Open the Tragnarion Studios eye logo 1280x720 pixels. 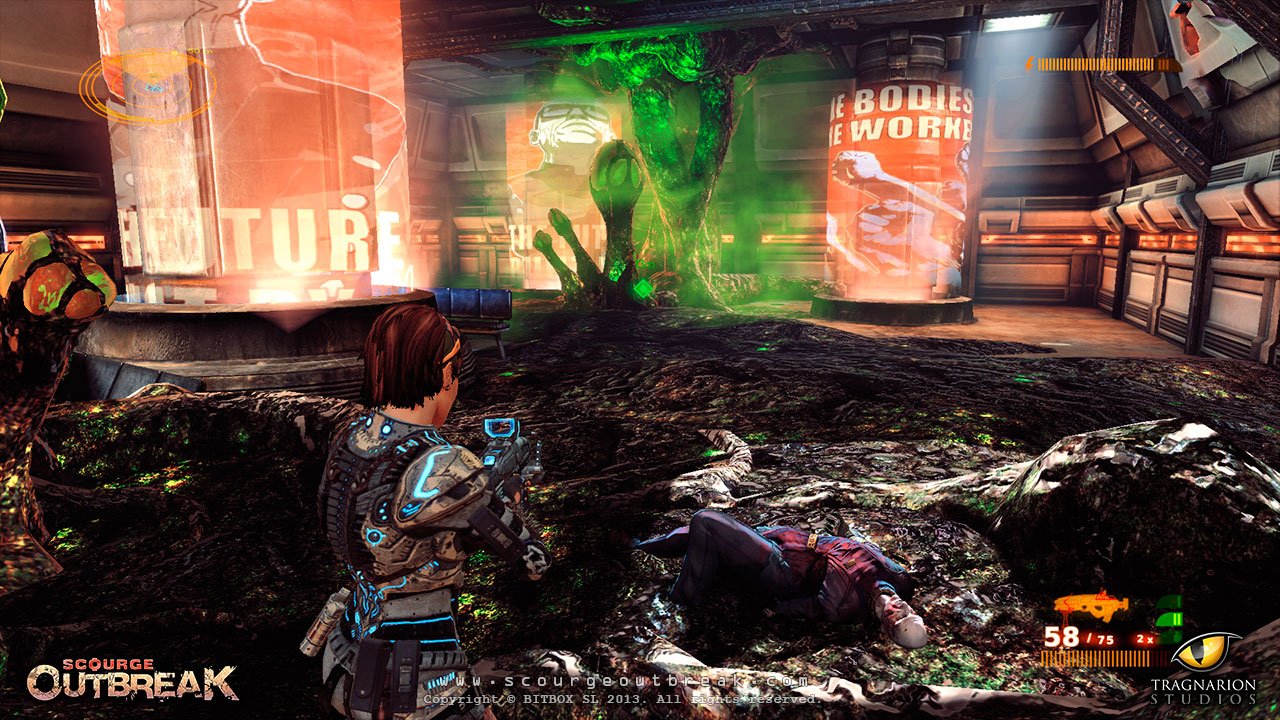click(1205, 650)
